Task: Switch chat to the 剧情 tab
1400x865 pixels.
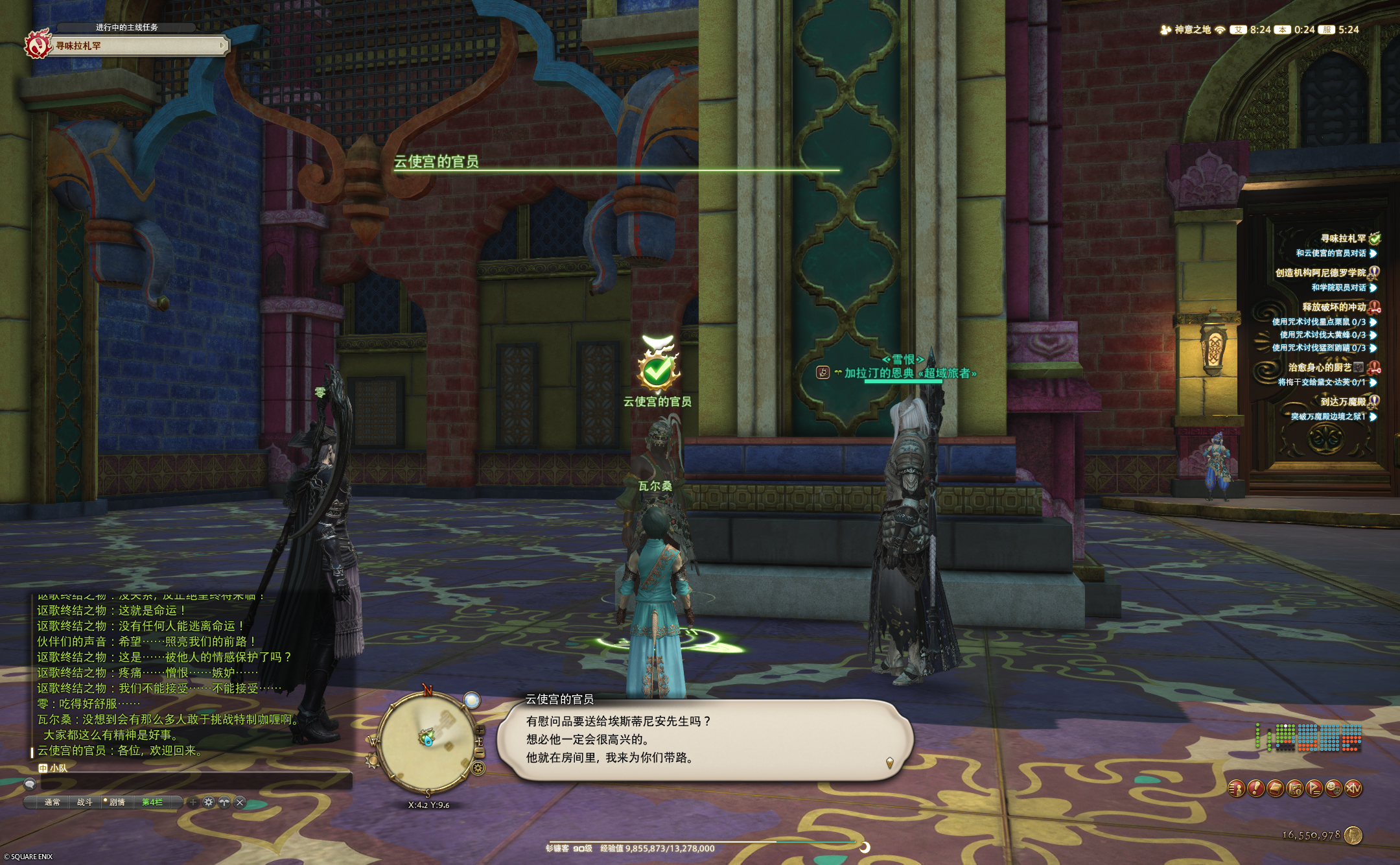Action: click(x=117, y=803)
